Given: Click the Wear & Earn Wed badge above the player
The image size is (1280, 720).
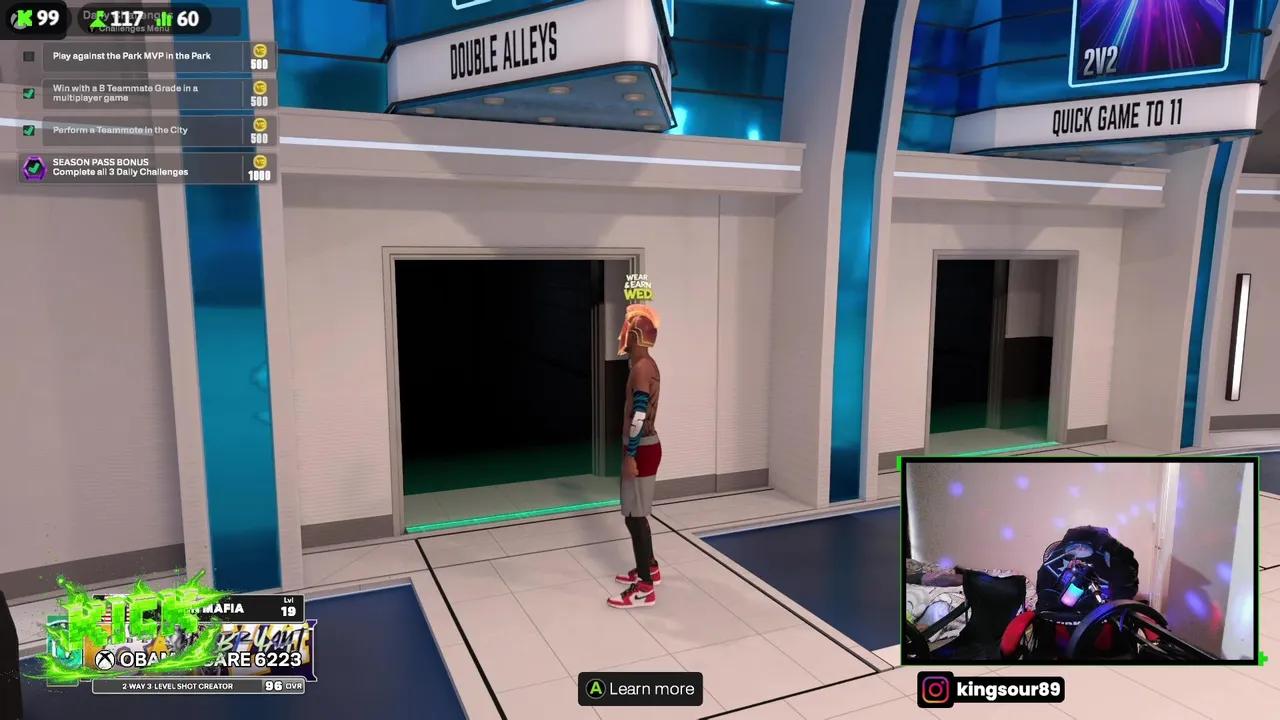Looking at the screenshot, I should [637, 288].
